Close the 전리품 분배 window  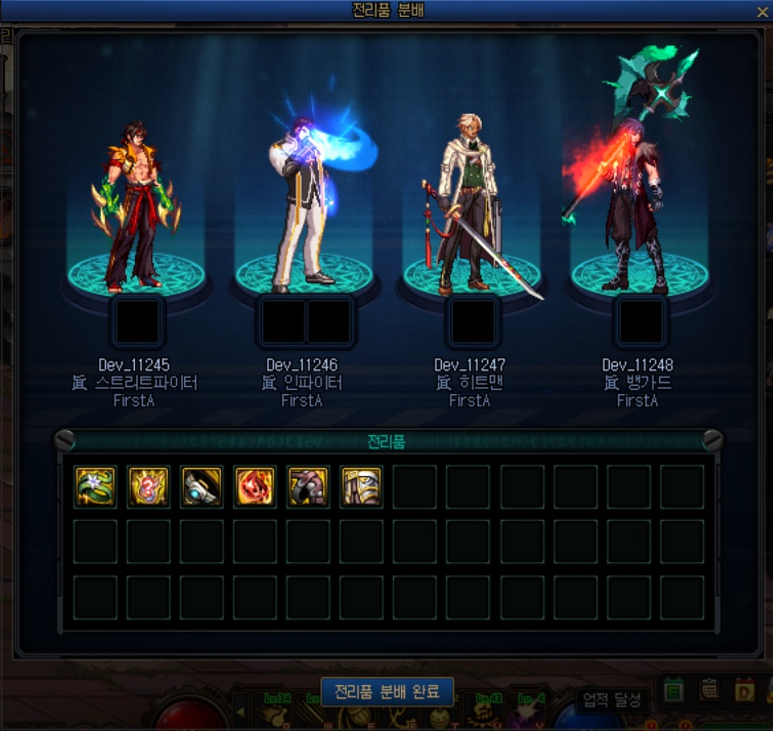coord(761,11)
